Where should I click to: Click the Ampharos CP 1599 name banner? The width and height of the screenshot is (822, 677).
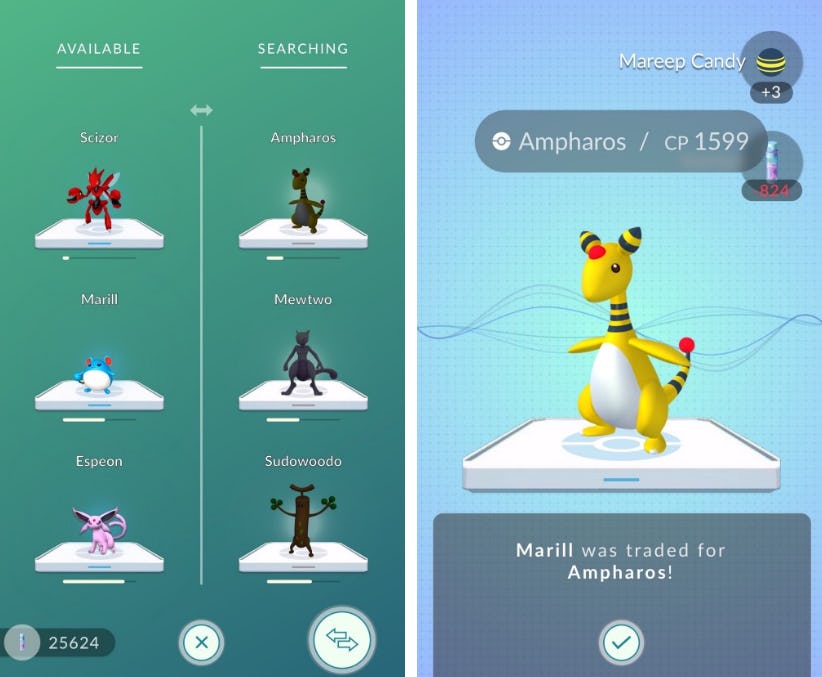(621, 142)
